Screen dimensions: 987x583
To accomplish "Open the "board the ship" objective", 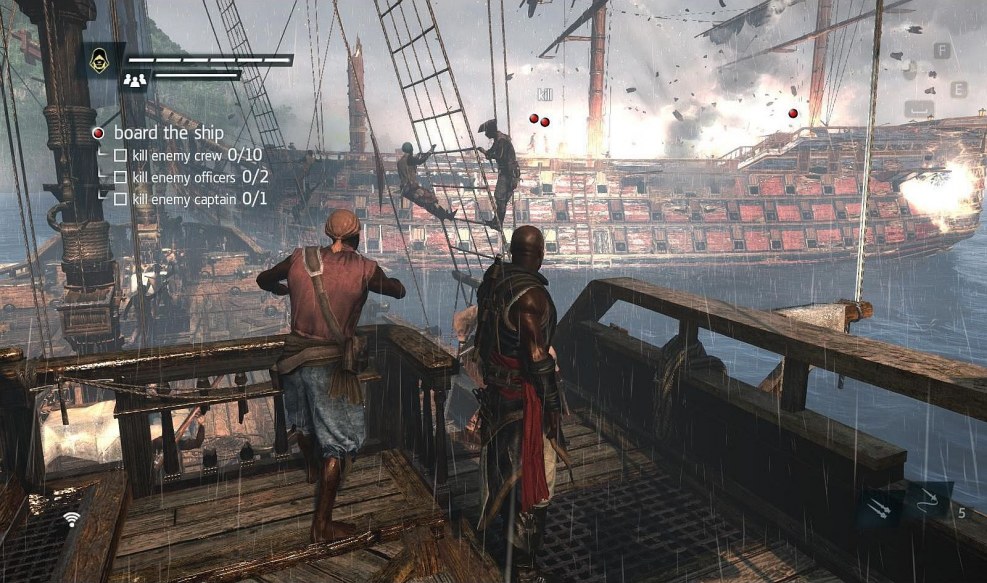I will pos(168,132).
